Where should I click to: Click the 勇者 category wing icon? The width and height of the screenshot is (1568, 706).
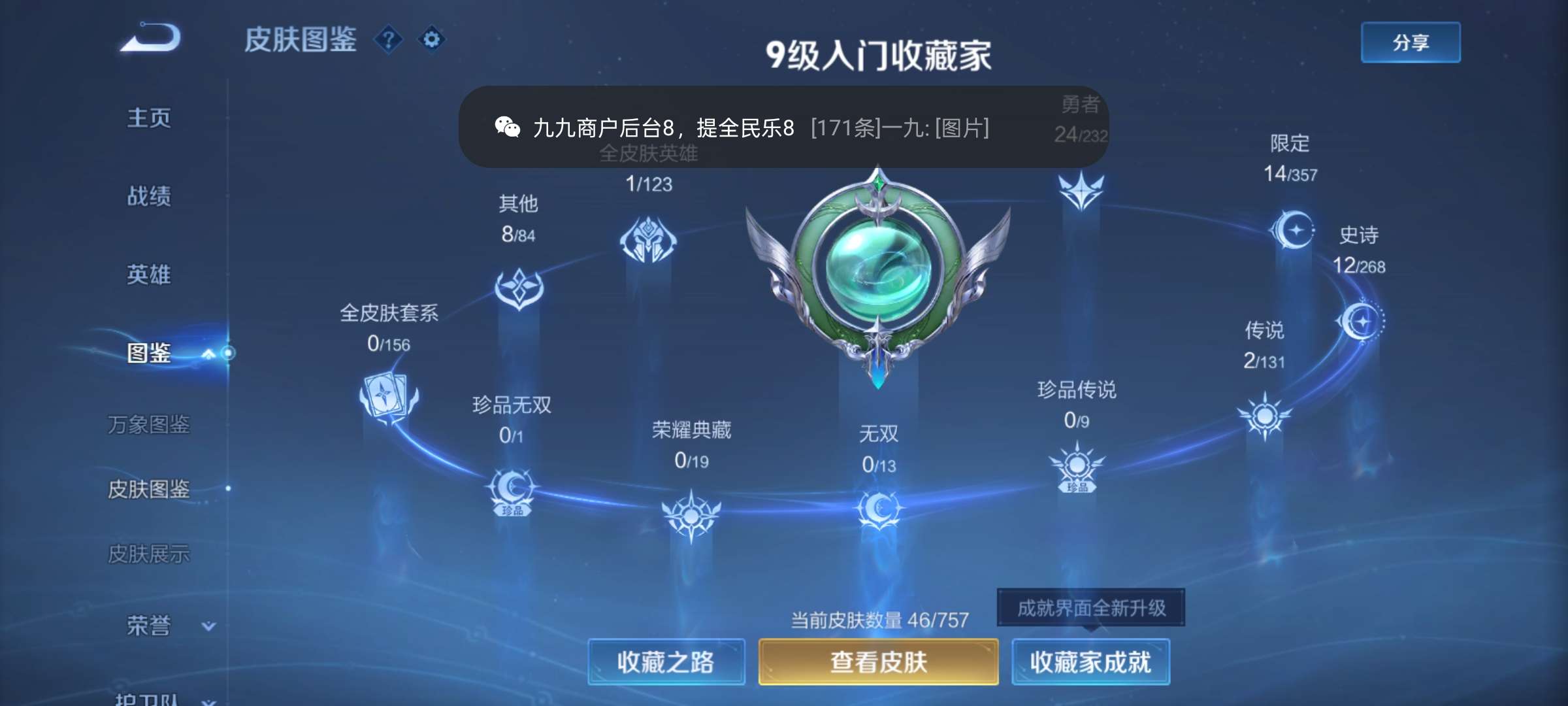(x=1083, y=192)
